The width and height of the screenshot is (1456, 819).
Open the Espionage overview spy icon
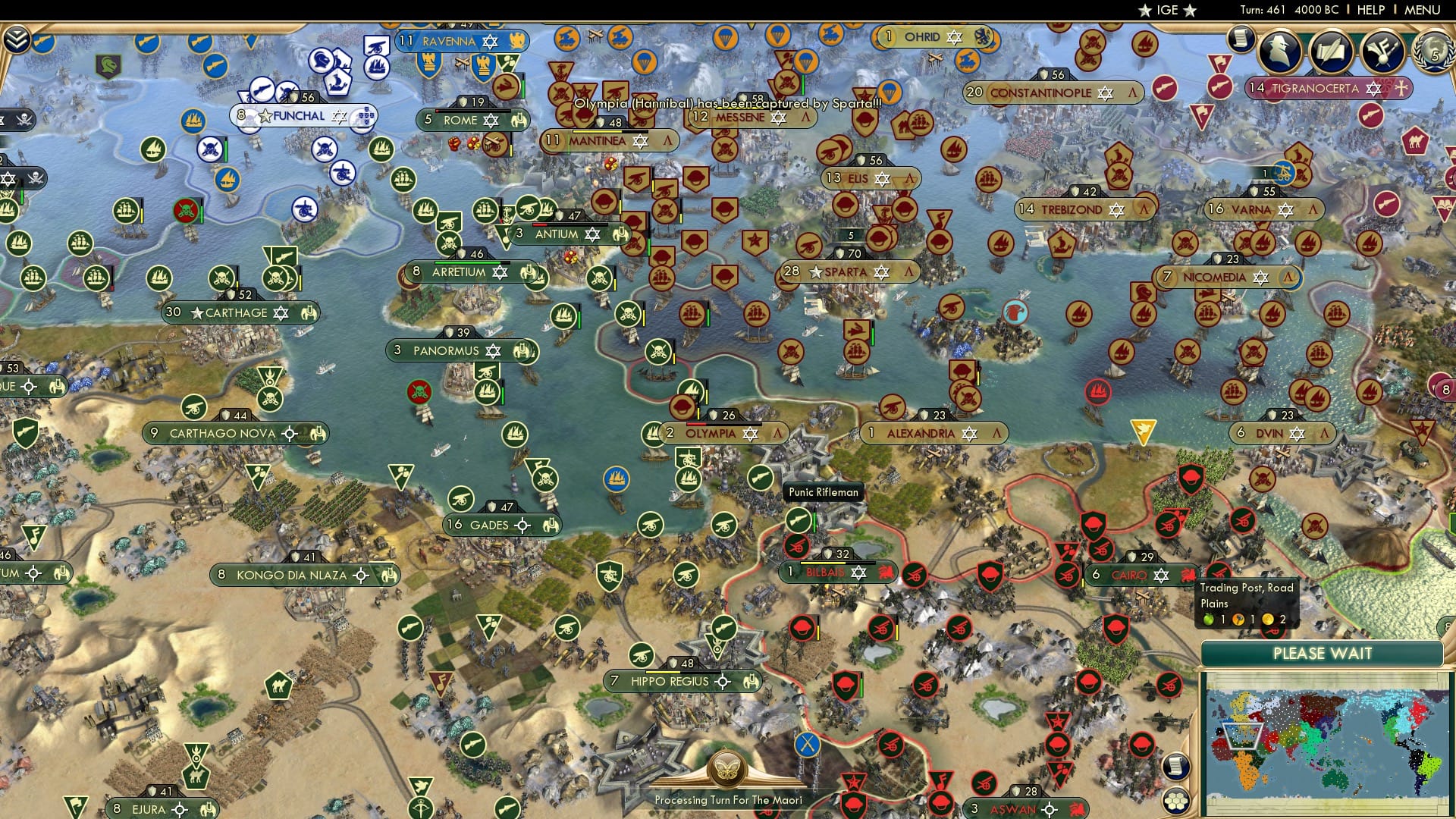[1279, 51]
